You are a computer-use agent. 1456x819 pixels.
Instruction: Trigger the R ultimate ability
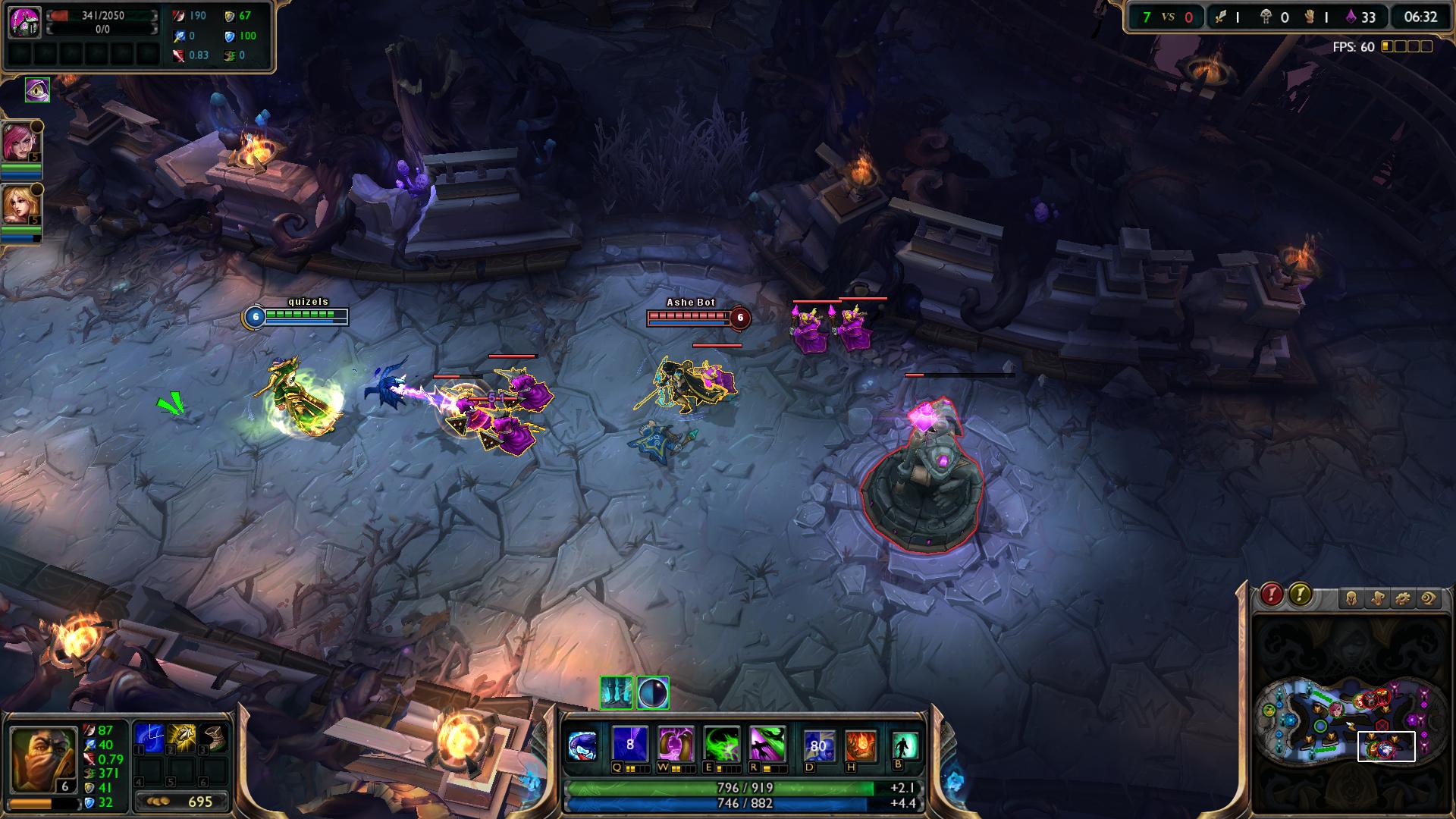point(767,744)
